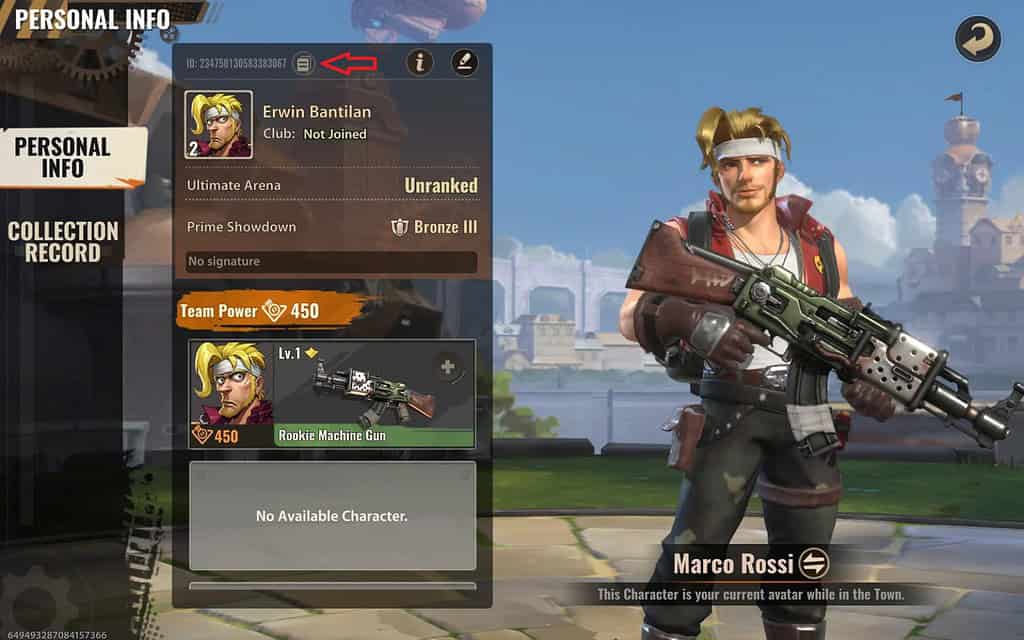Select the 'No Available Character' empty slot
Viewport: 1024px width, 640px height.
tap(331, 516)
